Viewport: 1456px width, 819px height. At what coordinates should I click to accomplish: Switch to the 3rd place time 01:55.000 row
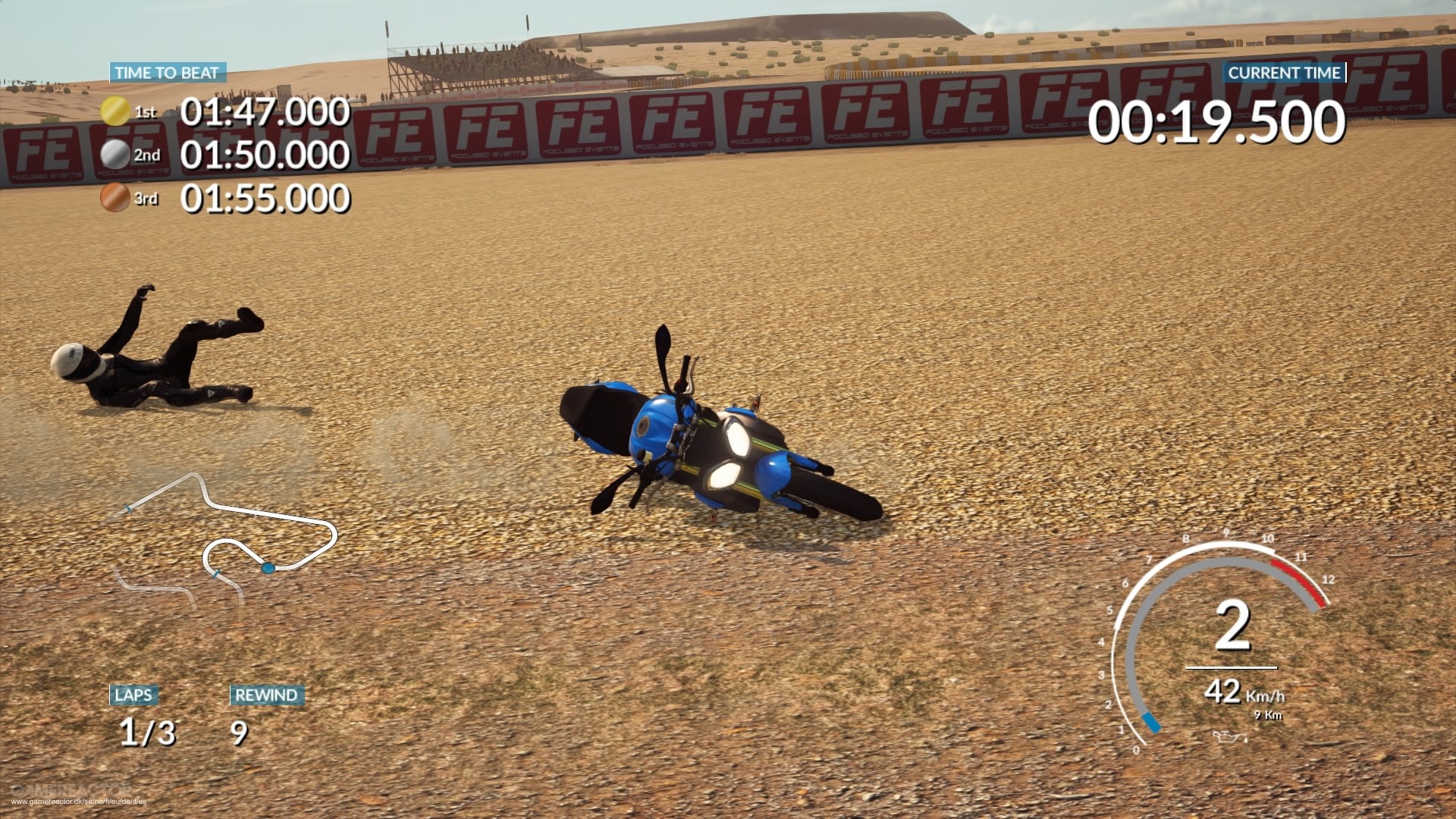coord(264,199)
